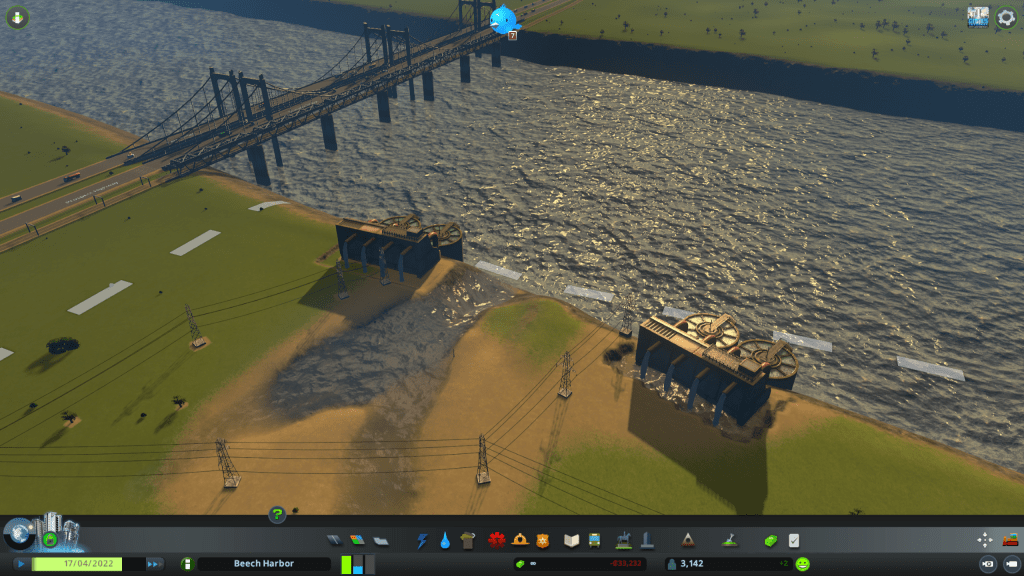Viewport: 1024px width, 576px height.
Task: Open the Economy money panel
Action: click(x=771, y=540)
